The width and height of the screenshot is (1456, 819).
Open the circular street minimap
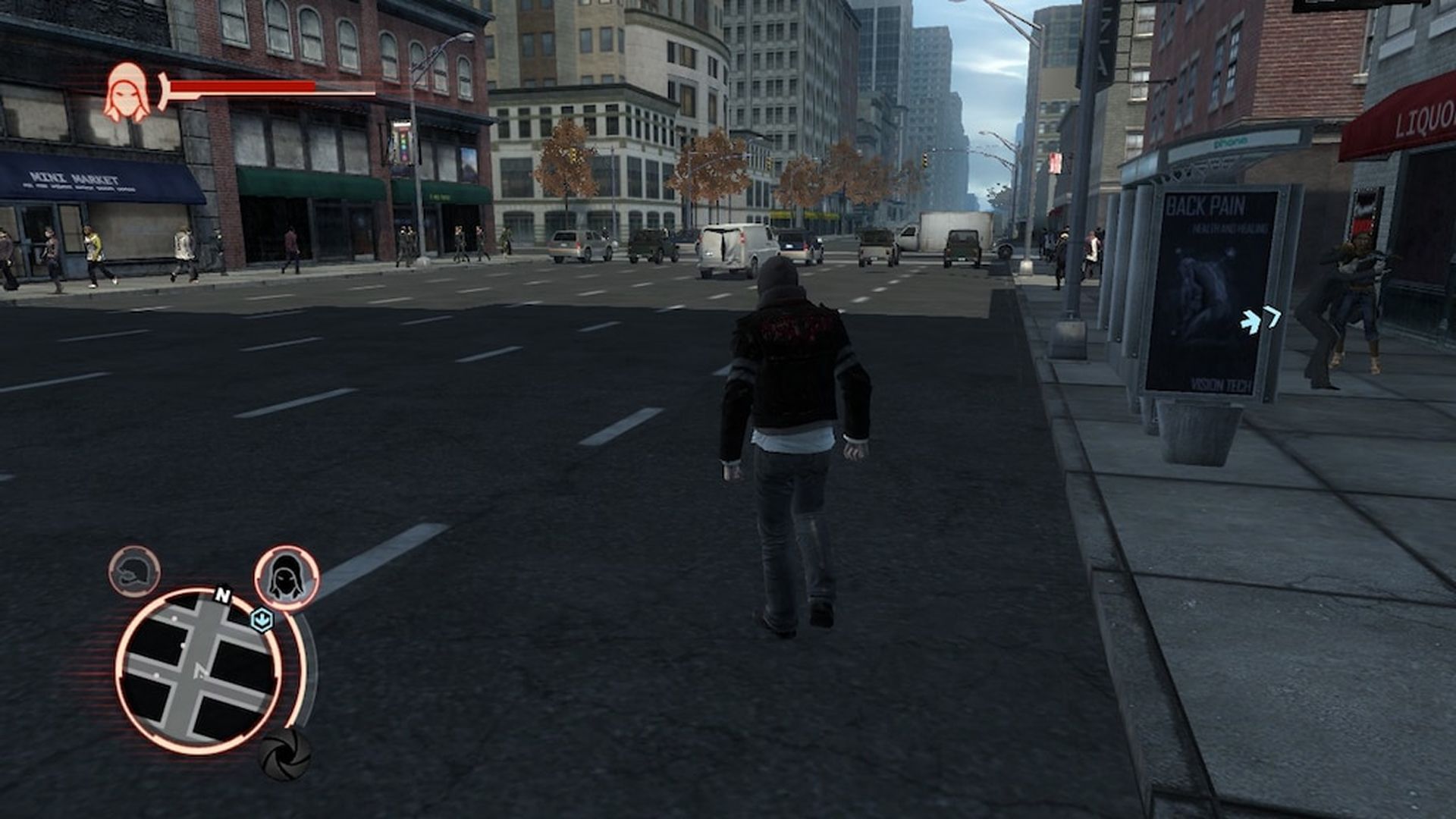tap(199, 671)
